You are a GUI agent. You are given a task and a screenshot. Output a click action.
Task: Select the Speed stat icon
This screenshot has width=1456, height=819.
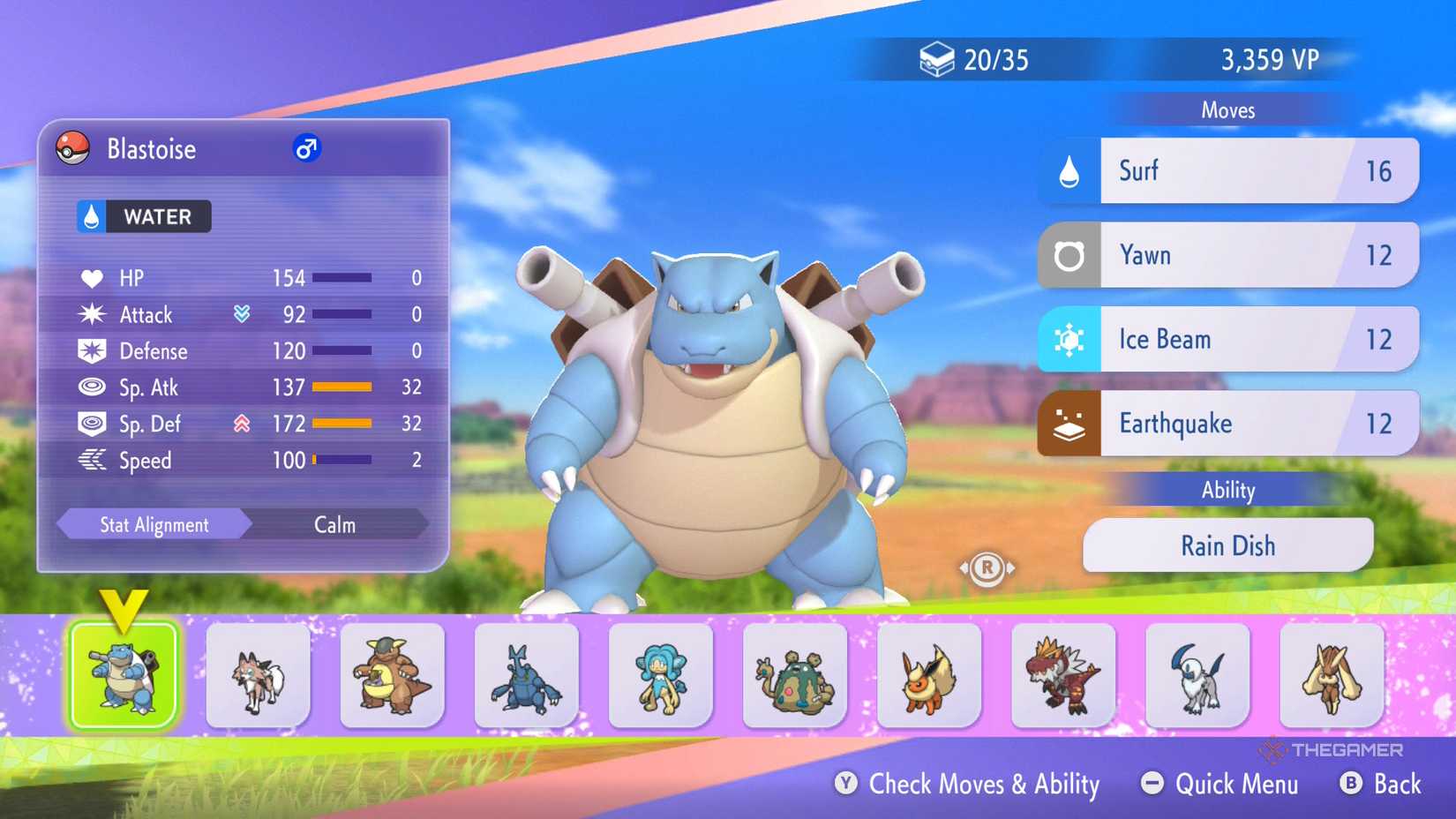91,460
